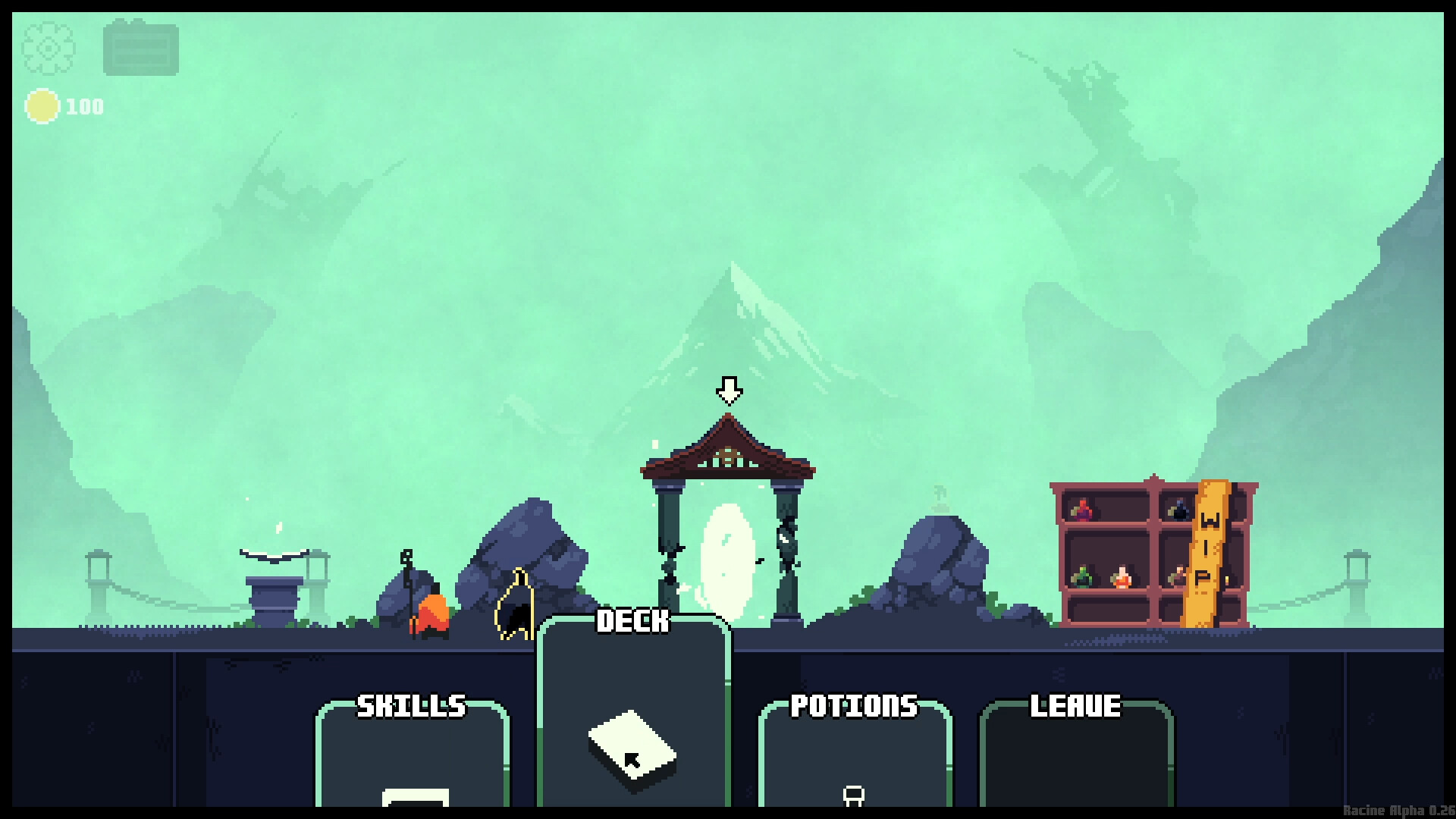
Task: Open the flower-shaped settings icon
Action: (47, 48)
